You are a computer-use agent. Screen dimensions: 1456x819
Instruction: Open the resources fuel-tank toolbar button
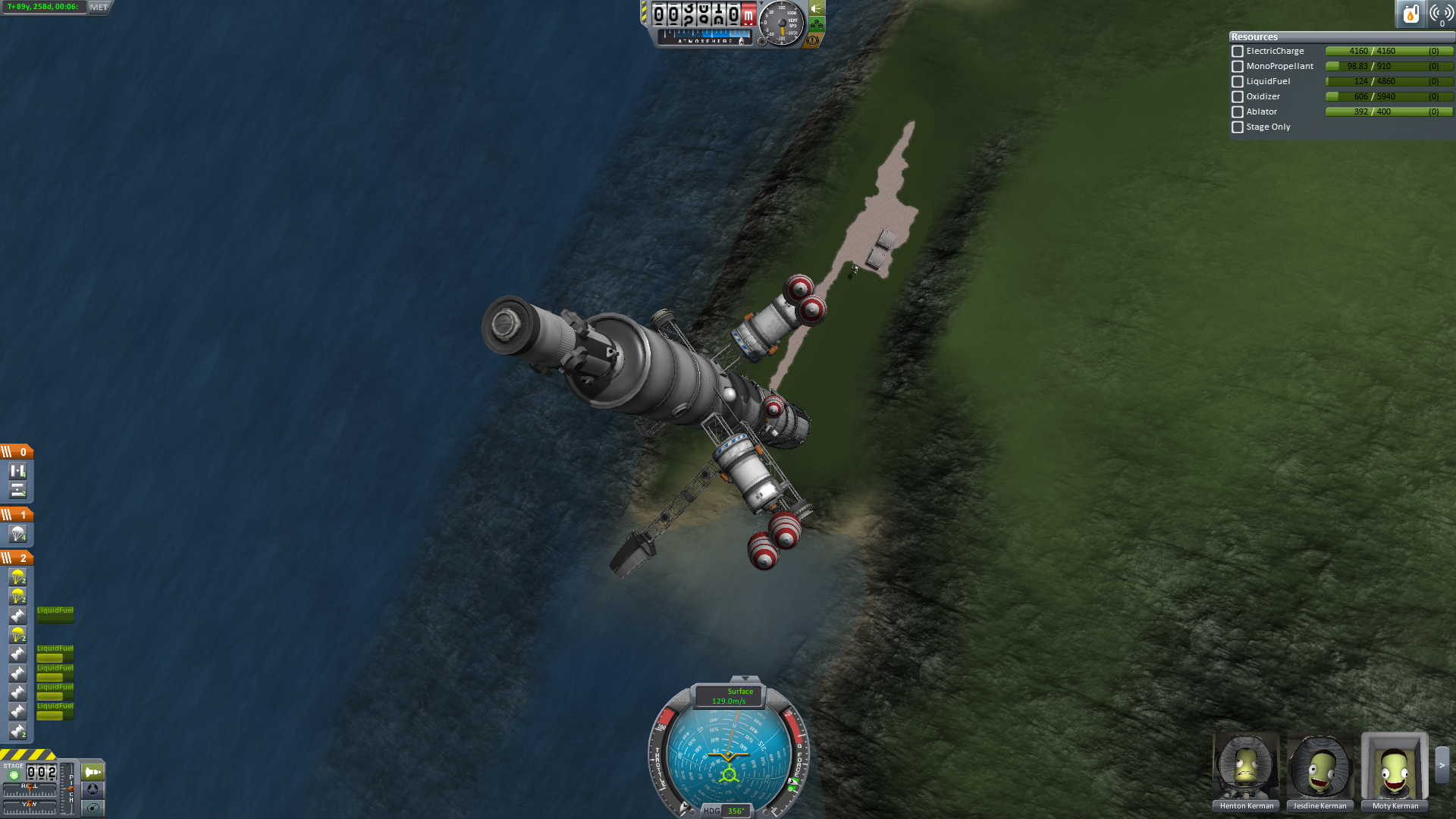pyautogui.click(x=1410, y=14)
